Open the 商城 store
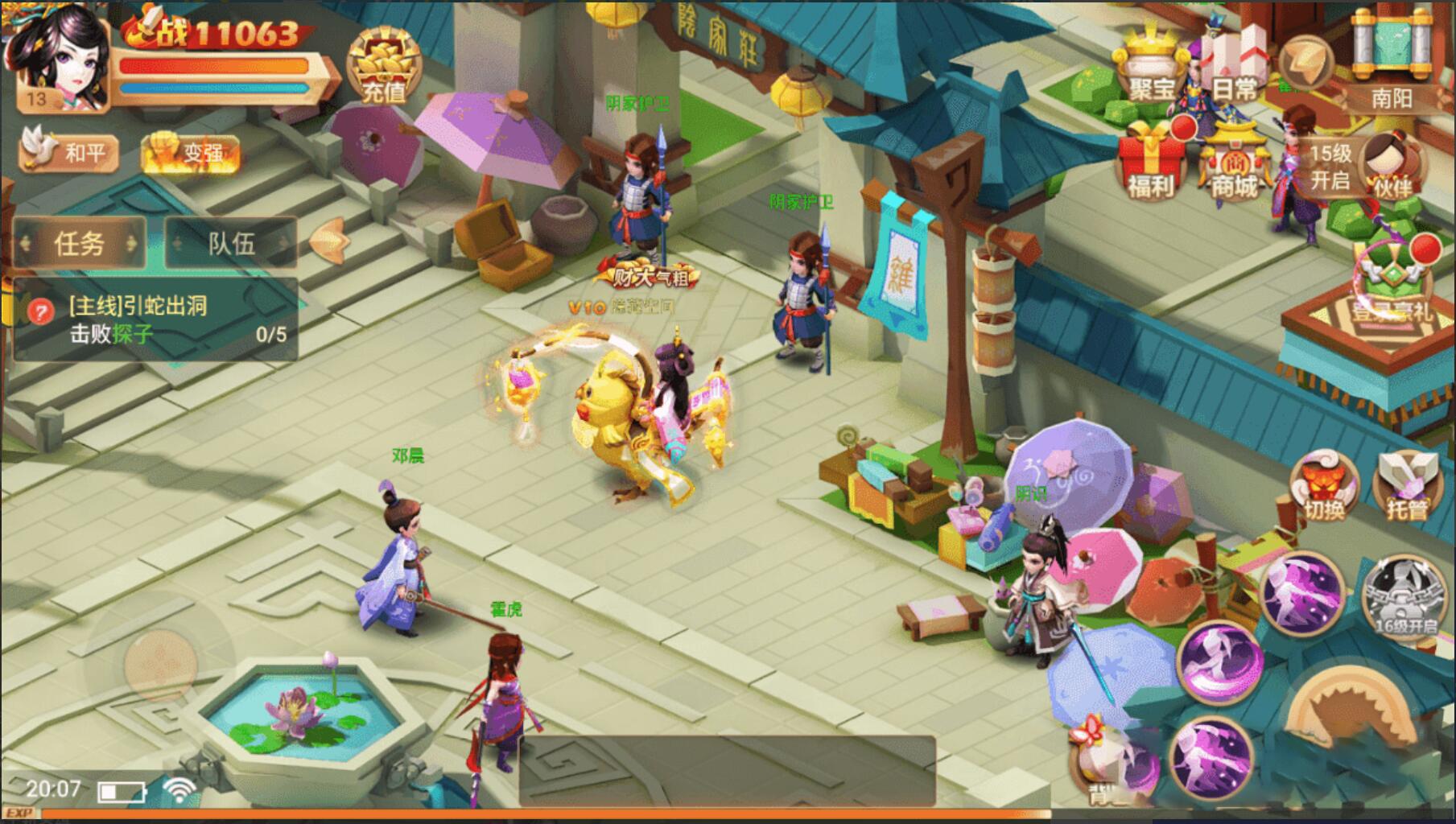Screen dimensions: 1456x824 click(1234, 165)
